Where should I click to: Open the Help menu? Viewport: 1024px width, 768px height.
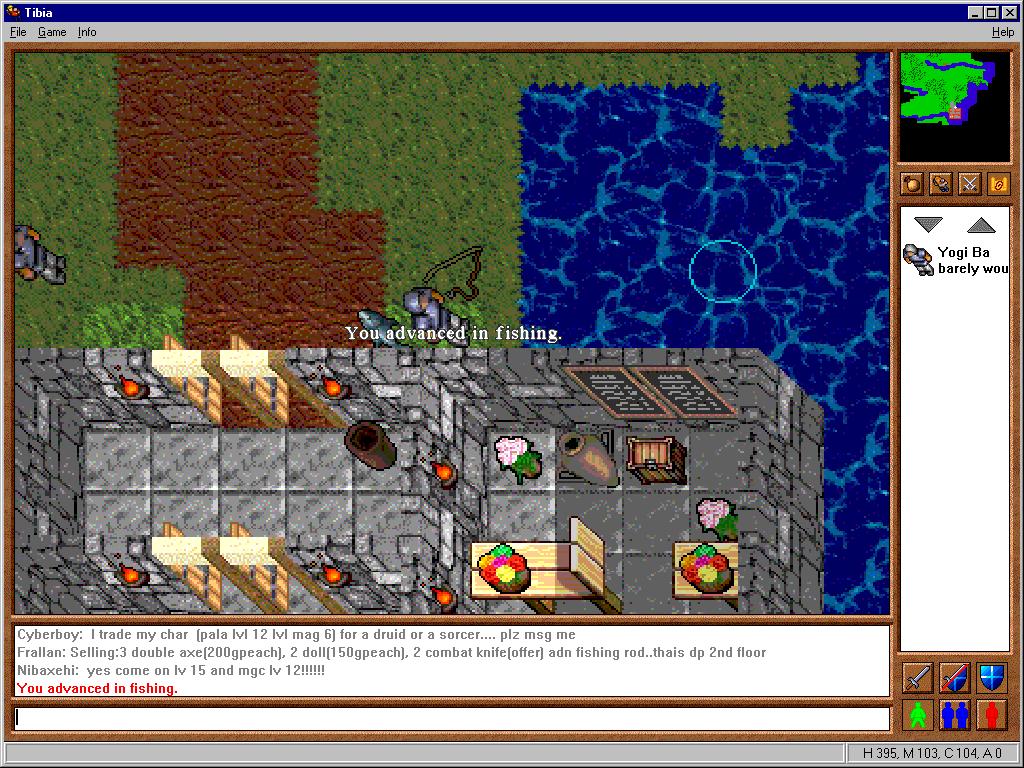tap(1002, 32)
